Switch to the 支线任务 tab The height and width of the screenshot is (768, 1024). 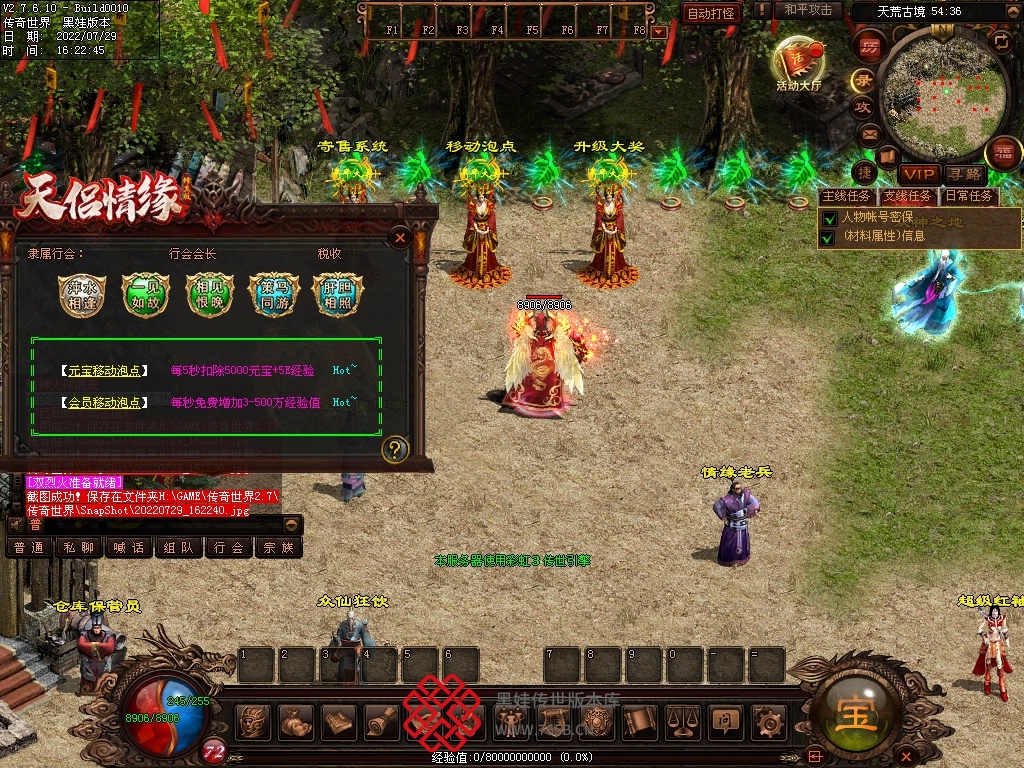coord(906,197)
